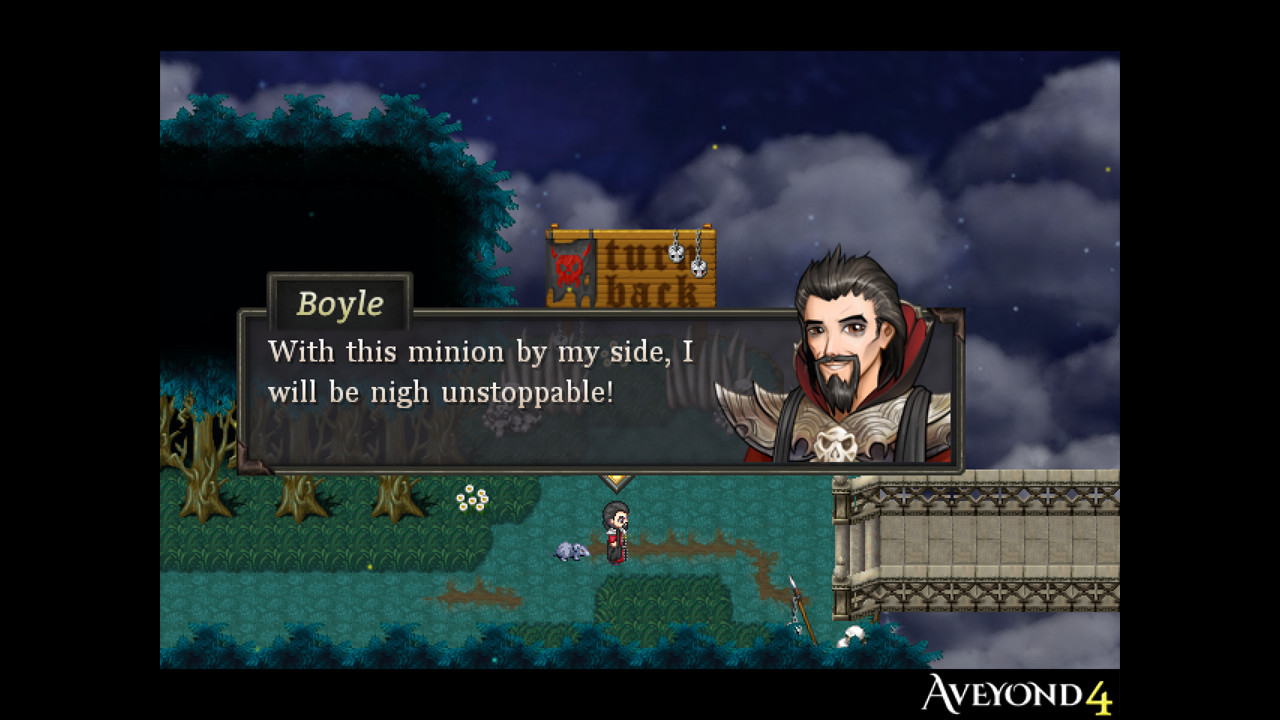Click the hanging shield ornaments on the sign
The width and height of the screenshot is (1280, 720).
(688, 258)
